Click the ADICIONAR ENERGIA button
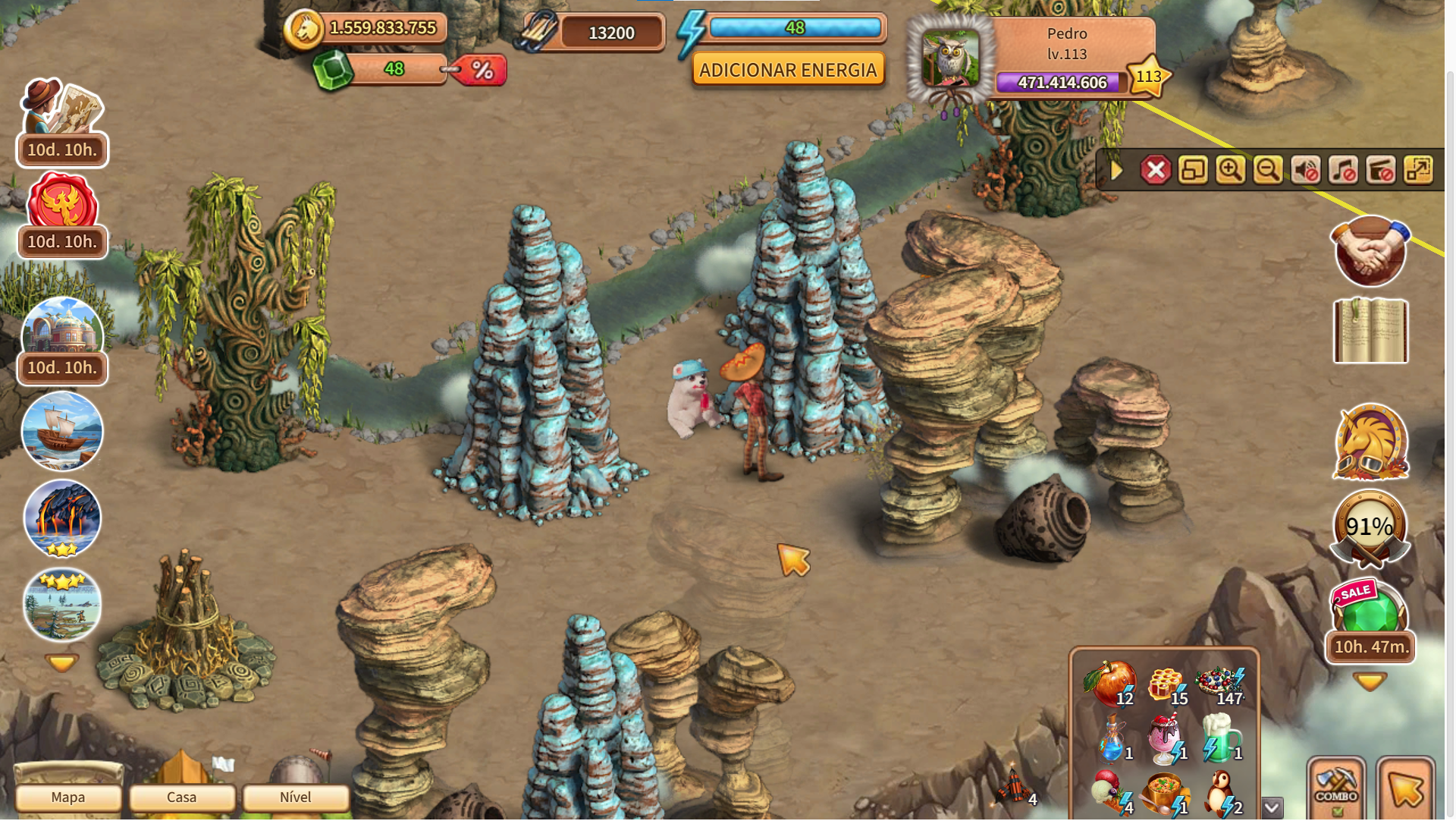 788,70
